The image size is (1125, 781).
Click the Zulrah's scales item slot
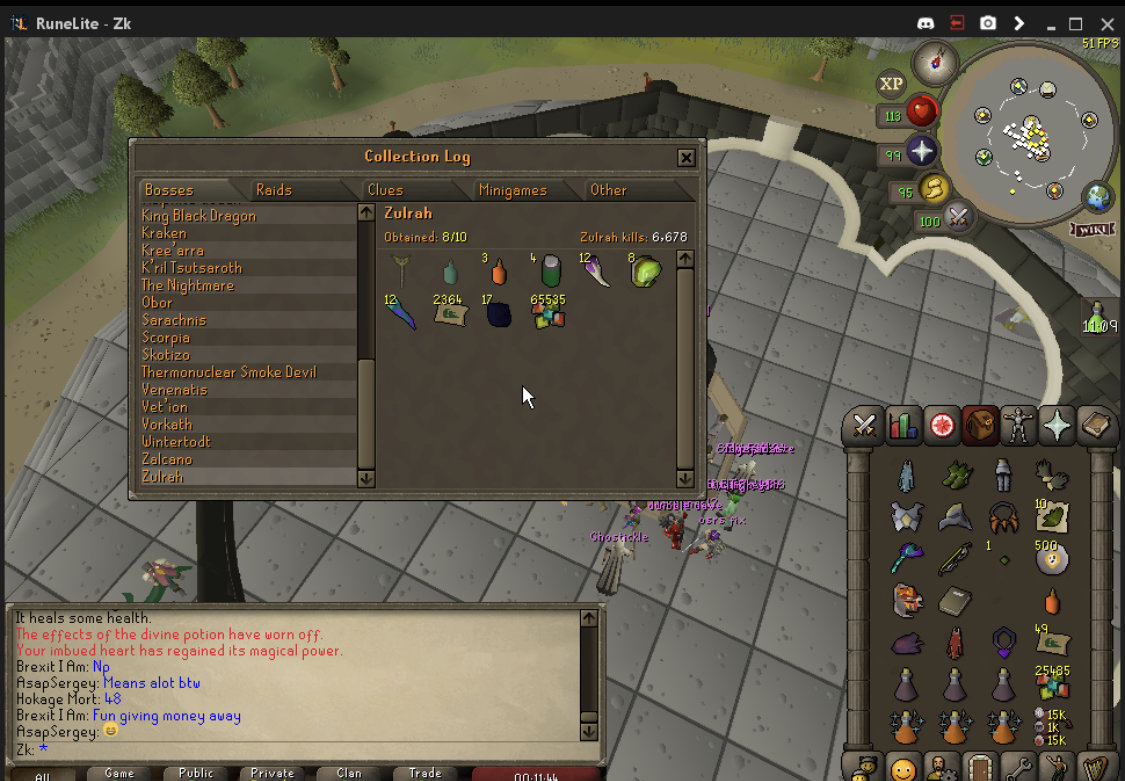tap(548, 313)
